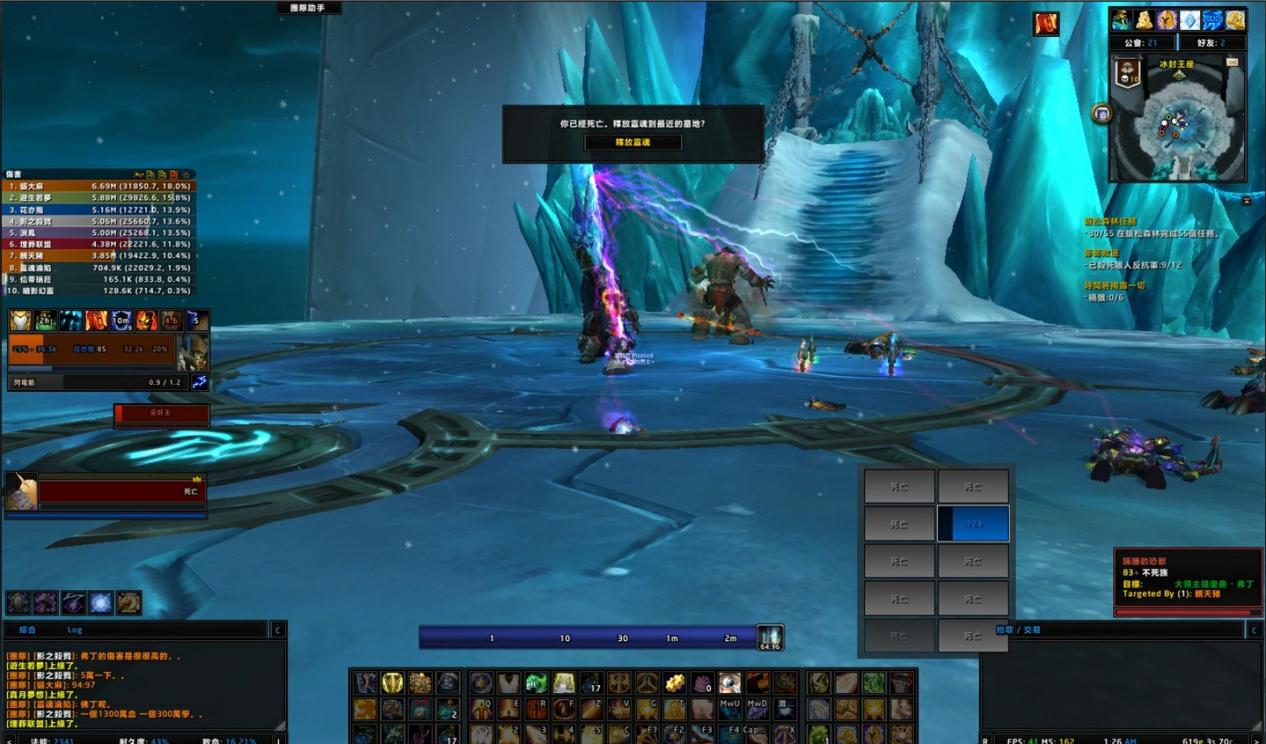This screenshot has width=1266, height=744.
Task: Select the top-ranked player row in damage meter
Action: [x=100, y=186]
